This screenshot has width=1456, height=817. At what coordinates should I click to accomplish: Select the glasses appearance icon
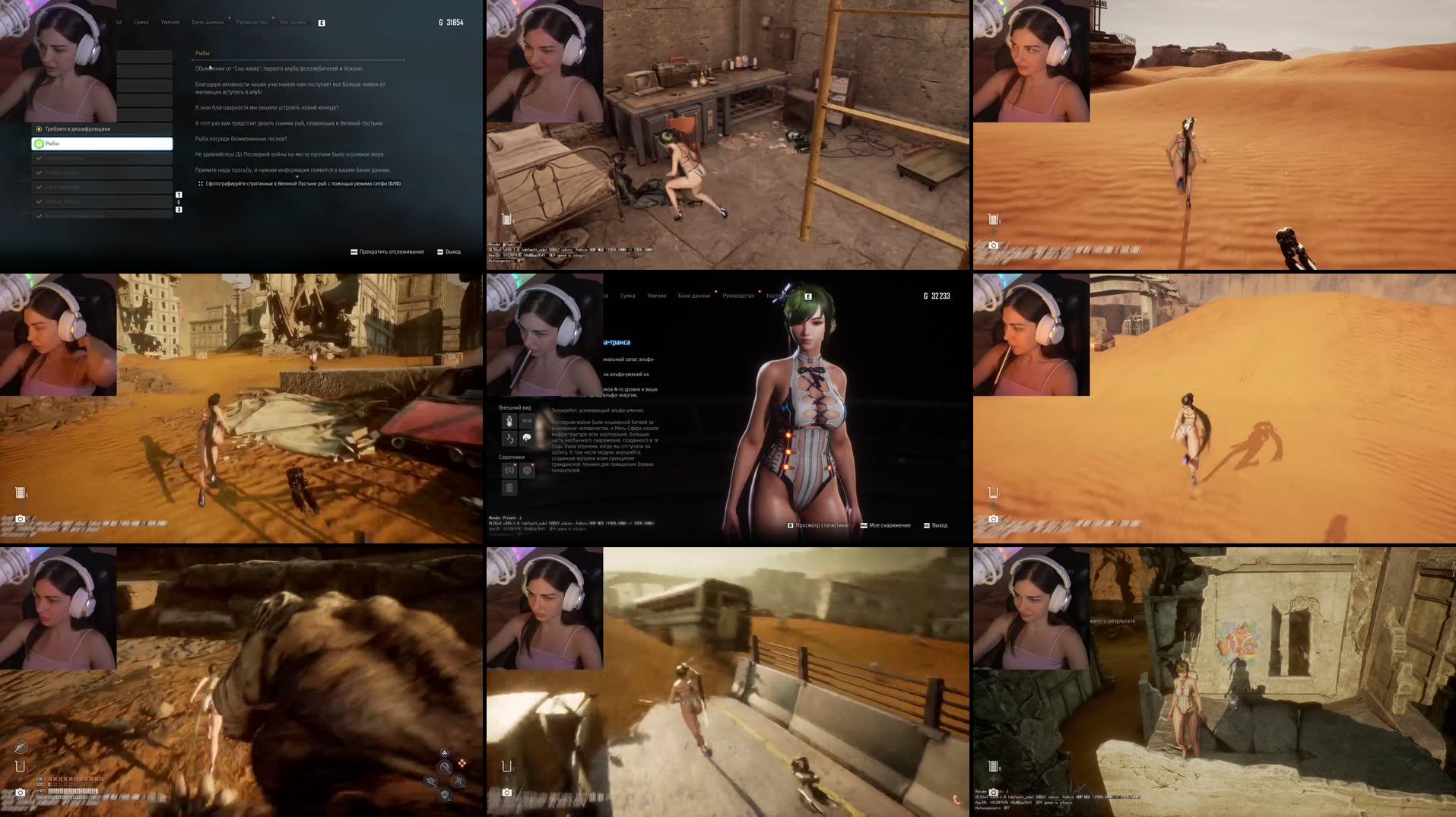[528, 421]
